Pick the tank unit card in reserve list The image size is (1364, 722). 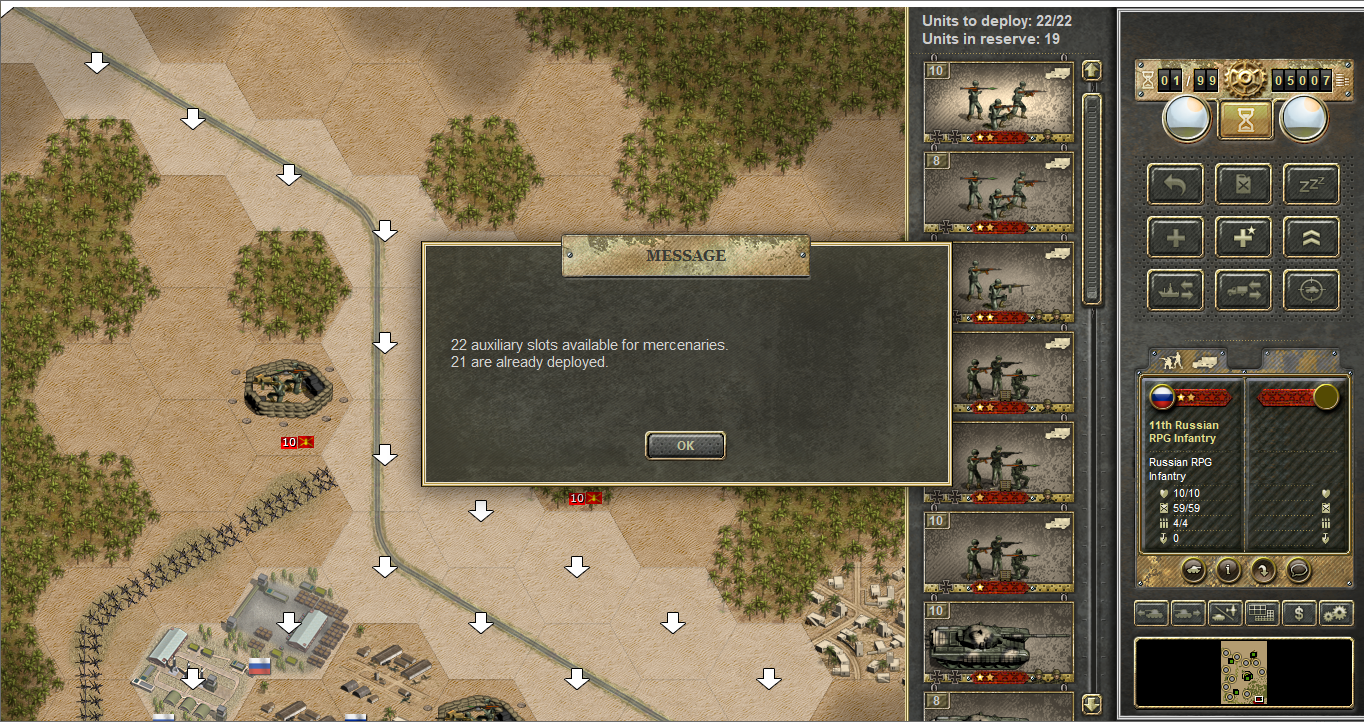(x=998, y=643)
